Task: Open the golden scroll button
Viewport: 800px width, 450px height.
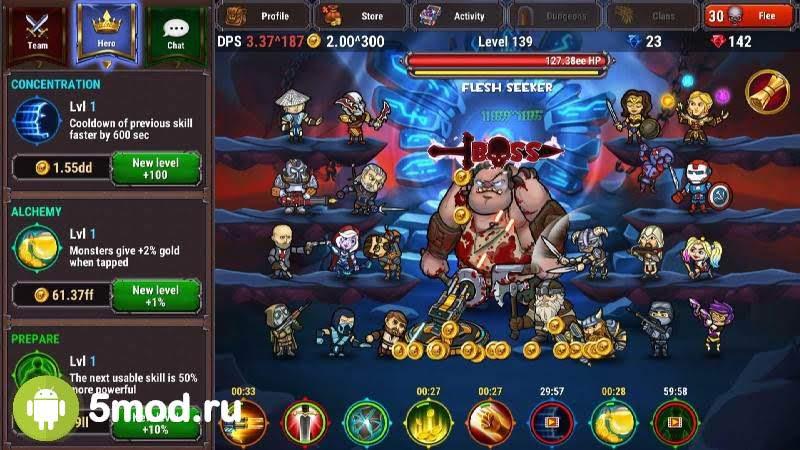Action: pyautogui.click(x=767, y=91)
